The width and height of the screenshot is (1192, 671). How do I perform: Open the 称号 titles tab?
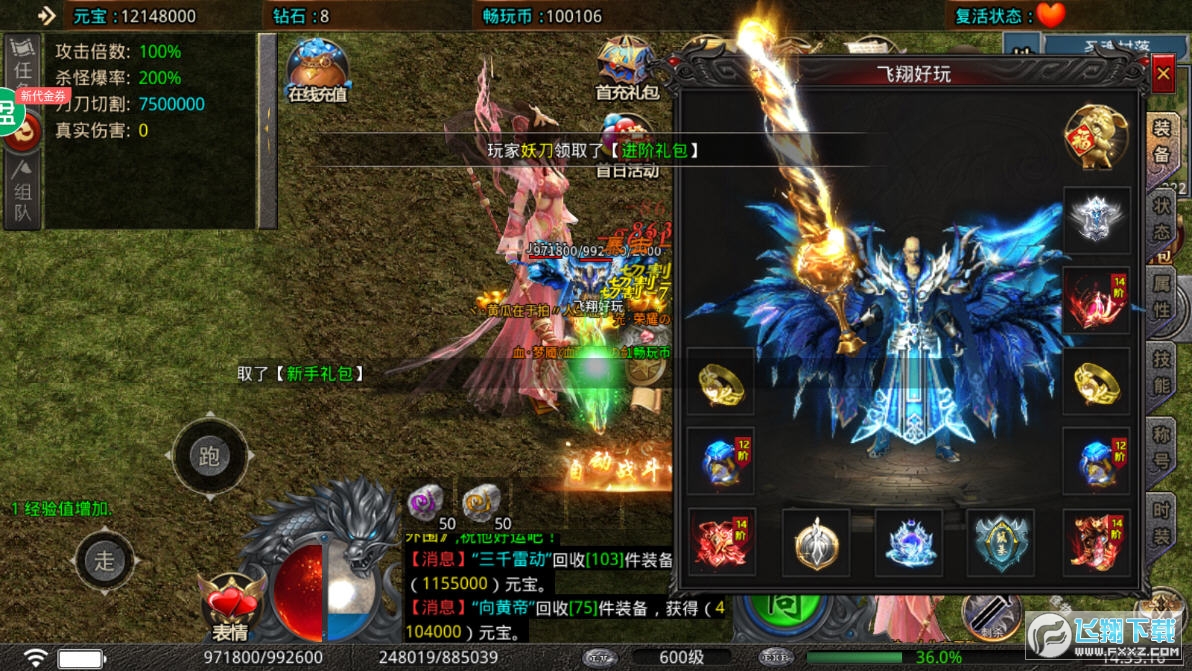pos(1162,449)
